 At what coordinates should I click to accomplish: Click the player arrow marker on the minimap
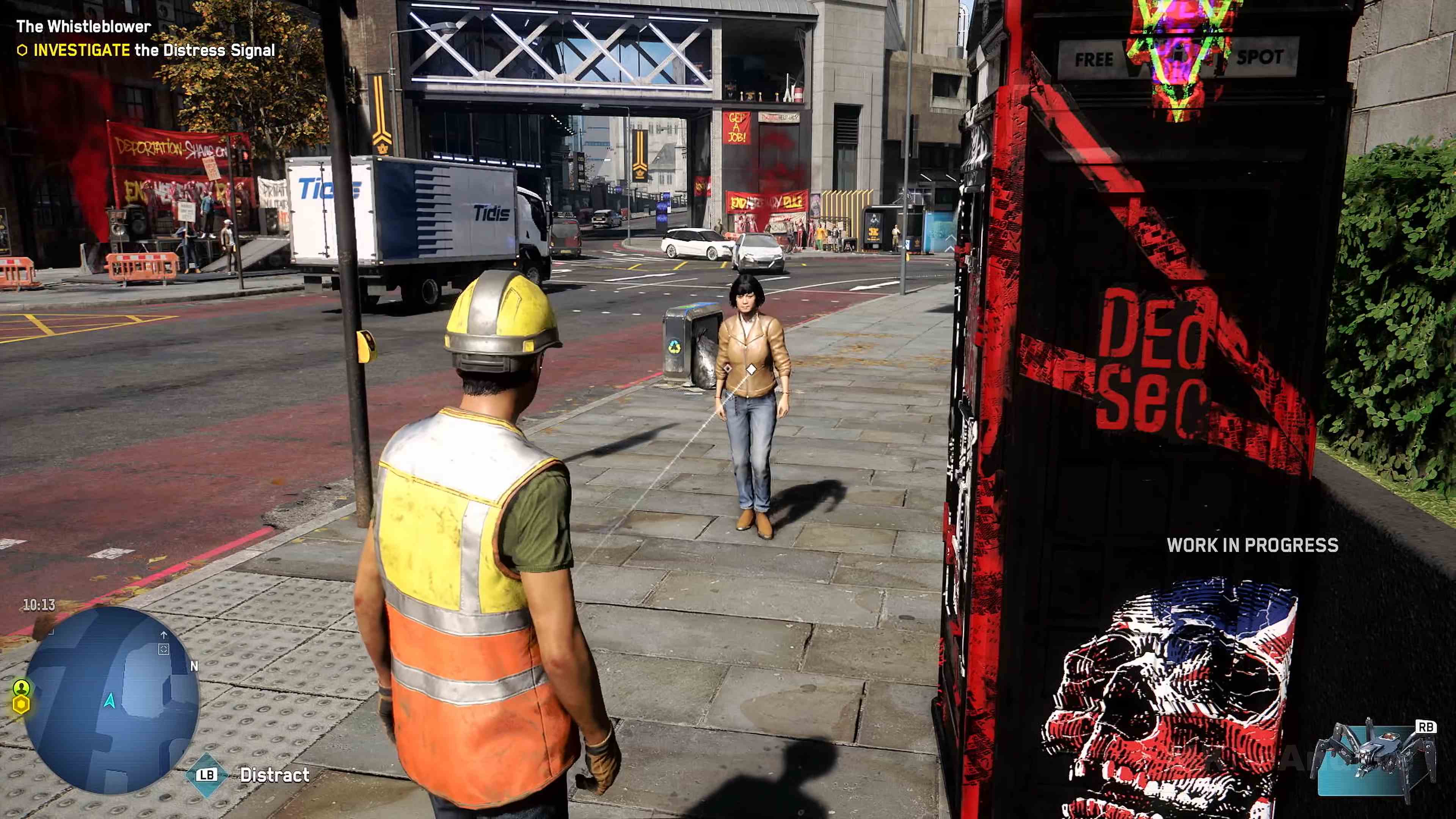[x=111, y=701]
